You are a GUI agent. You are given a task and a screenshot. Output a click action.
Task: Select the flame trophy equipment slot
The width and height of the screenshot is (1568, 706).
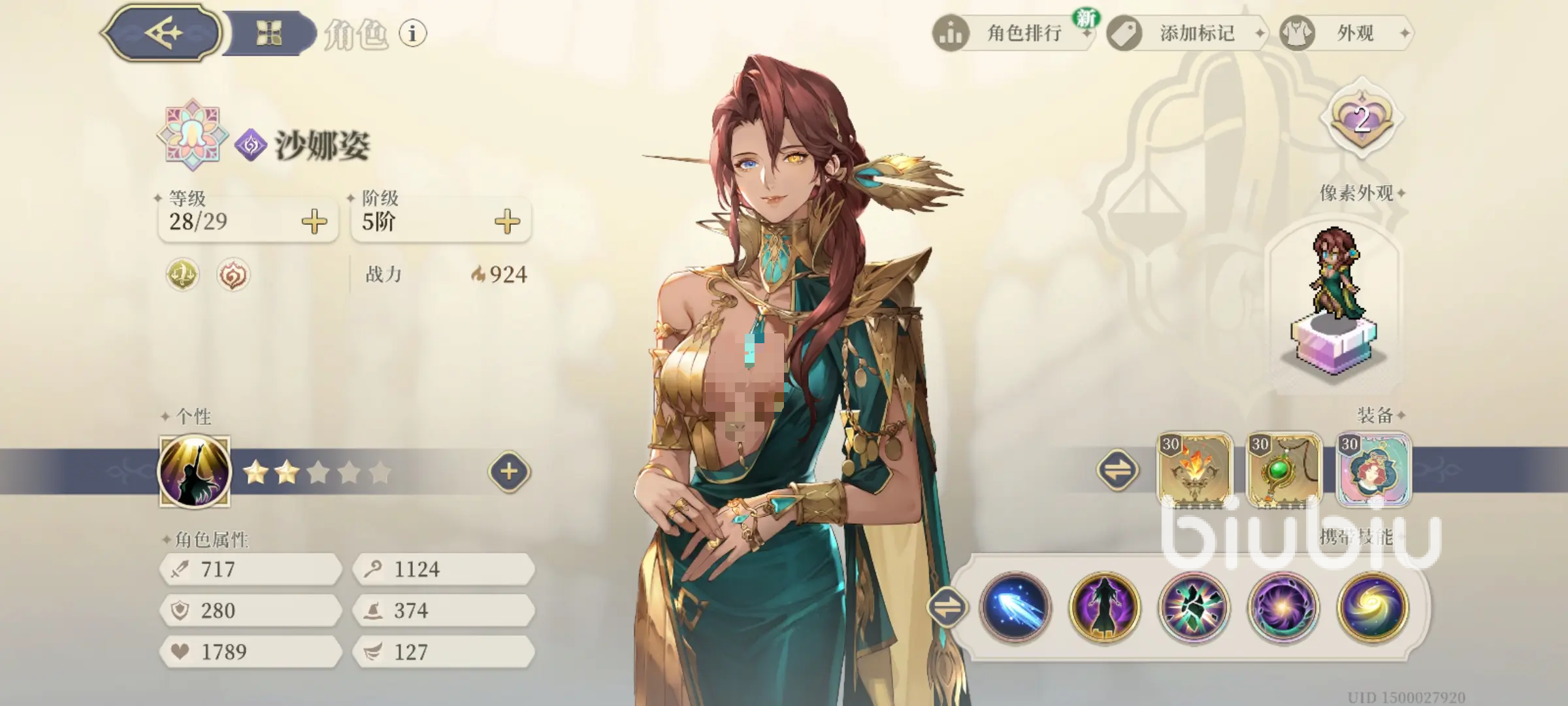point(1194,470)
